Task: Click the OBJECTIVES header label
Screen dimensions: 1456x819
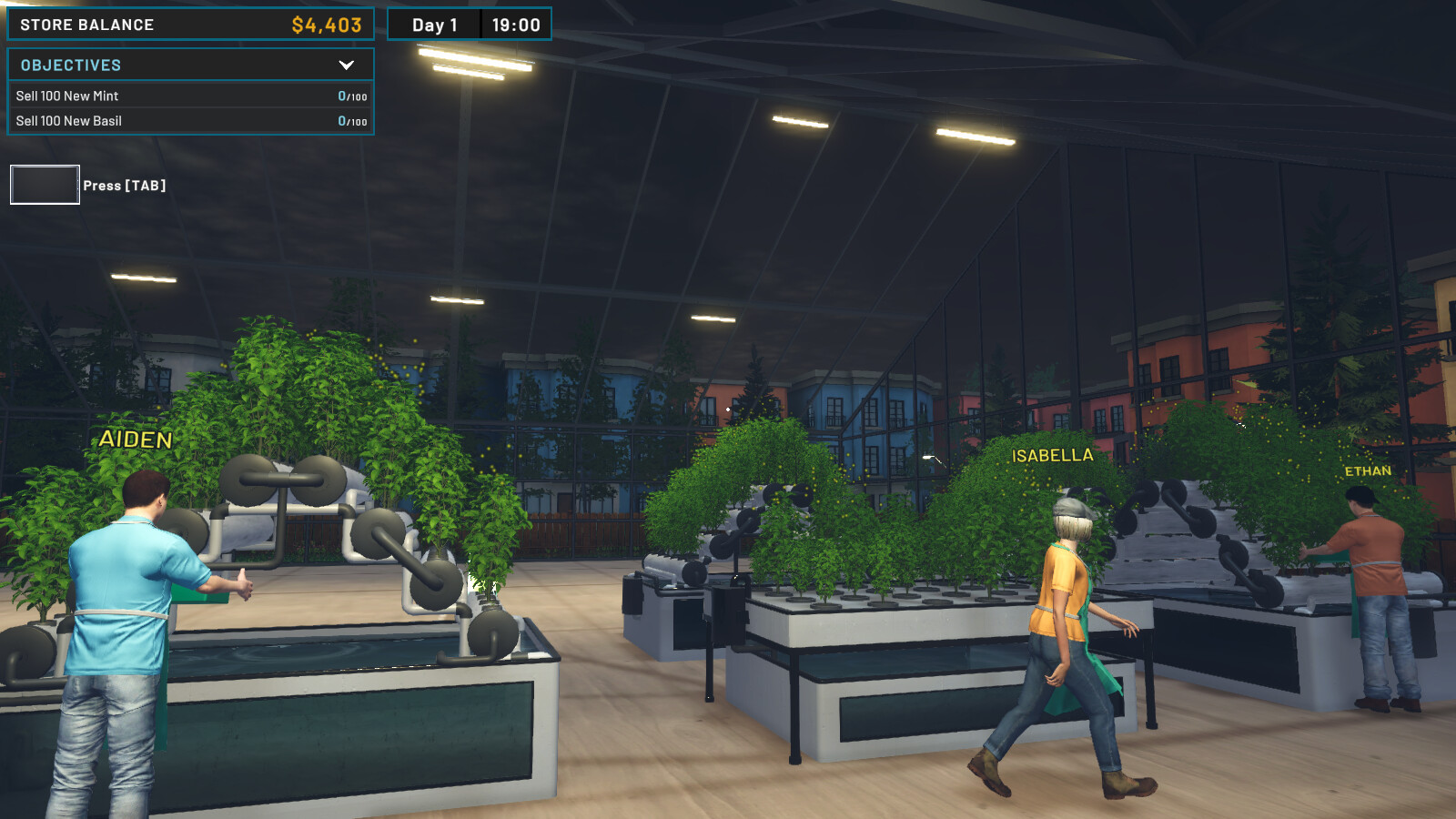Action: coord(70,65)
